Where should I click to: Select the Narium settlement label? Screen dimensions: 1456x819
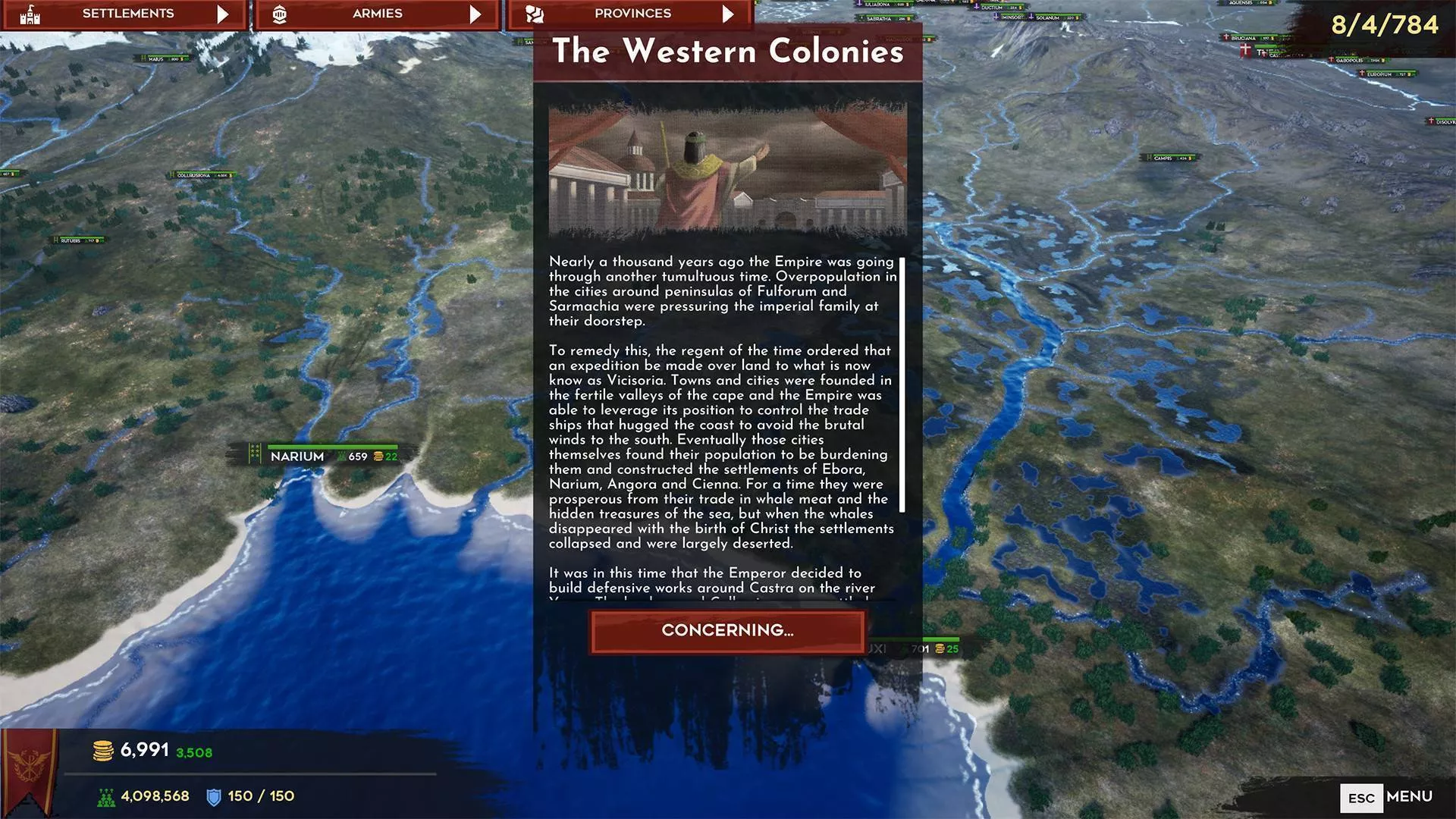[x=297, y=457]
